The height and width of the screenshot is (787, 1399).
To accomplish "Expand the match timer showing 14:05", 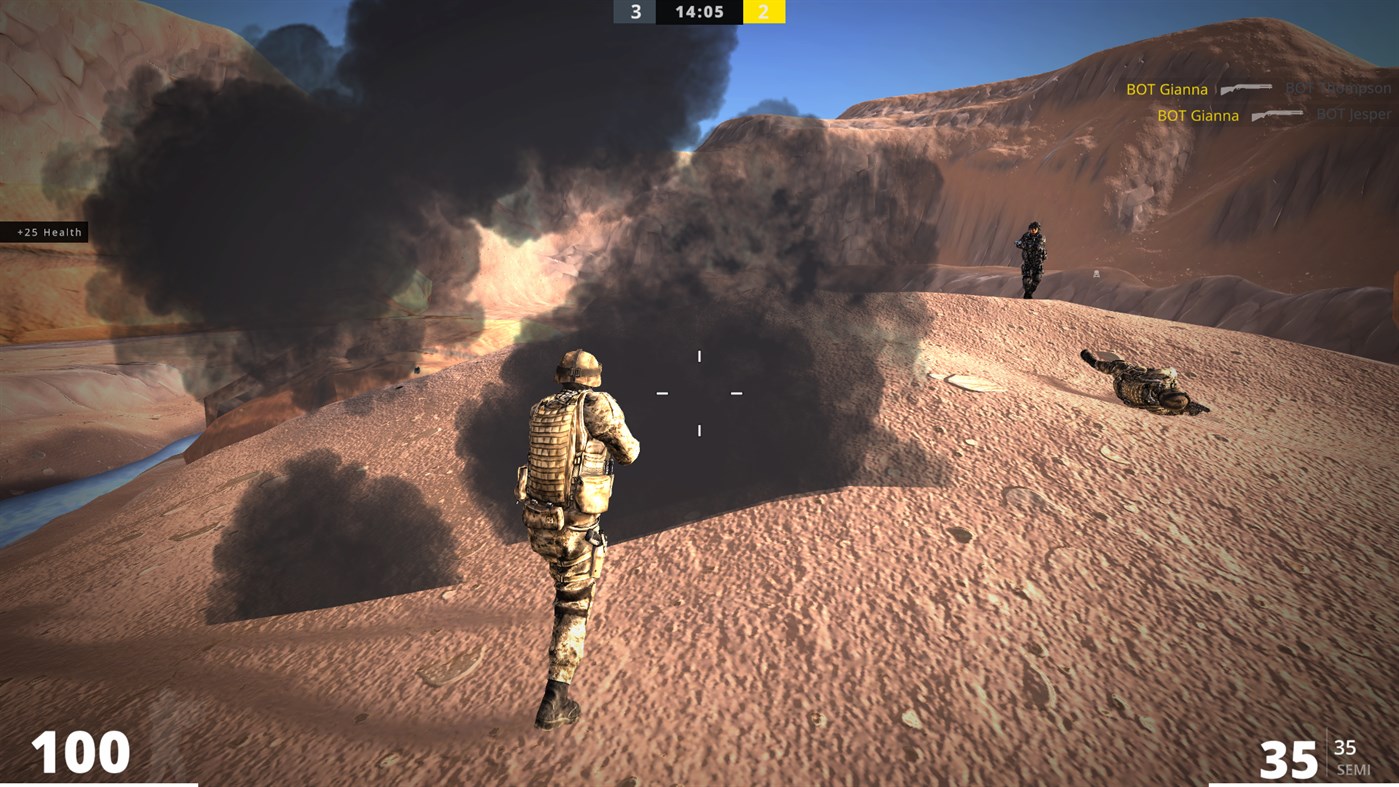I will tap(699, 12).
